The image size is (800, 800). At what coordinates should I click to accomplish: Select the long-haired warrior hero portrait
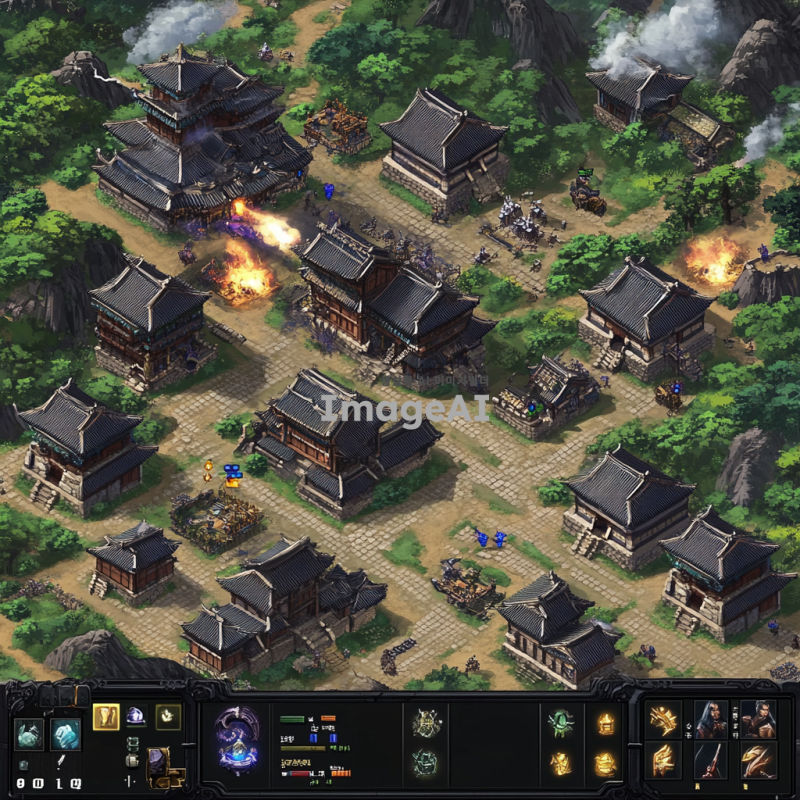pyautogui.click(x=710, y=718)
